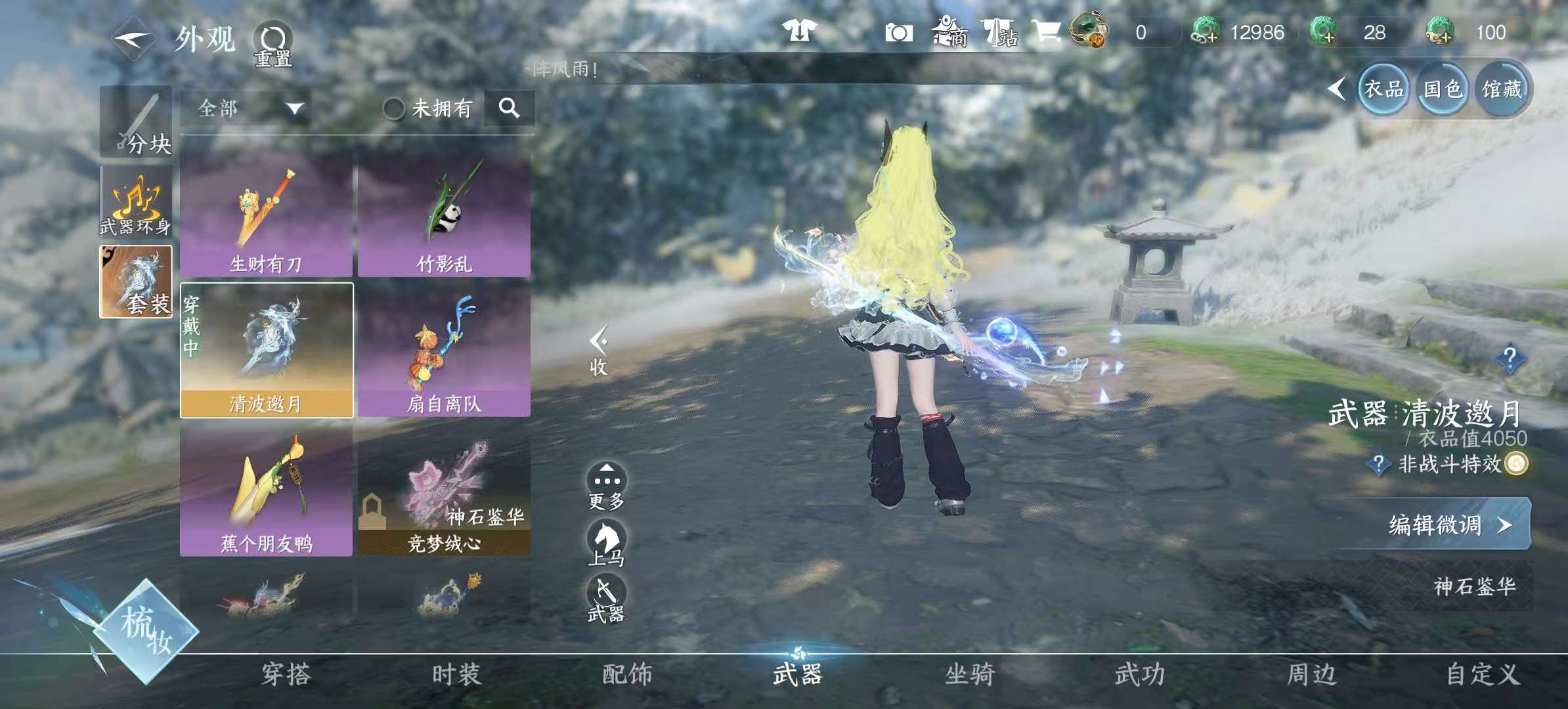Reset appearance with the 重置 button
1568x709 pixels.
point(272,45)
